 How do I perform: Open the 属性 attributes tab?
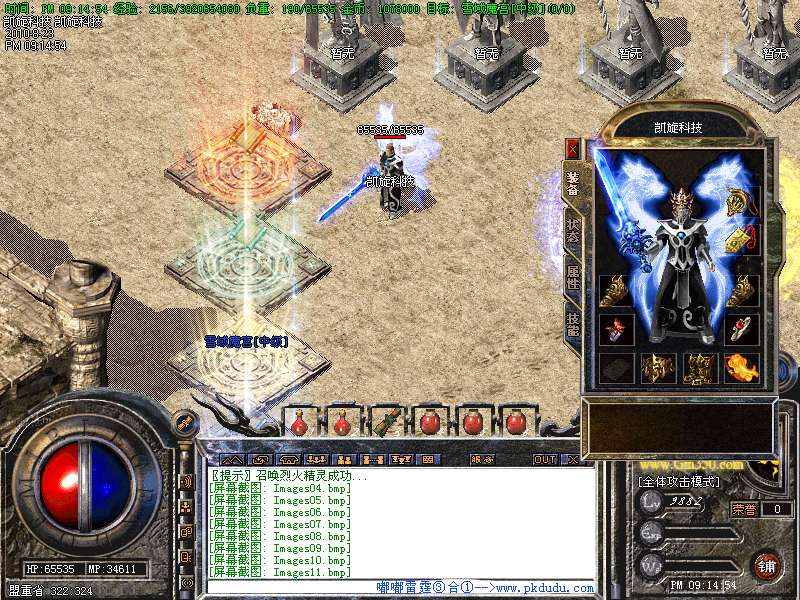tap(573, 277)
